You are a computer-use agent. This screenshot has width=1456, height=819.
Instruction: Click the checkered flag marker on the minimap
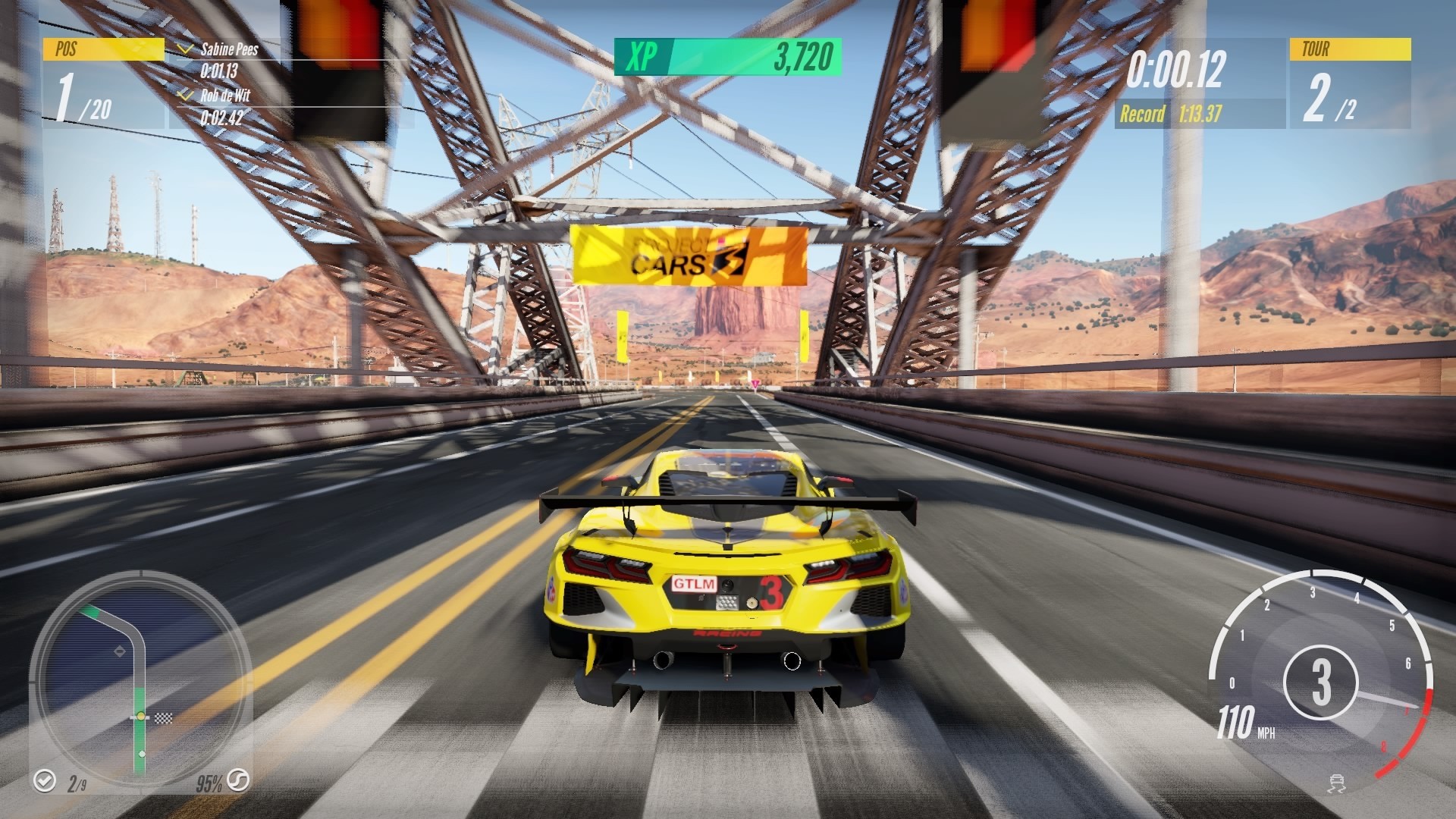(164, 719)
